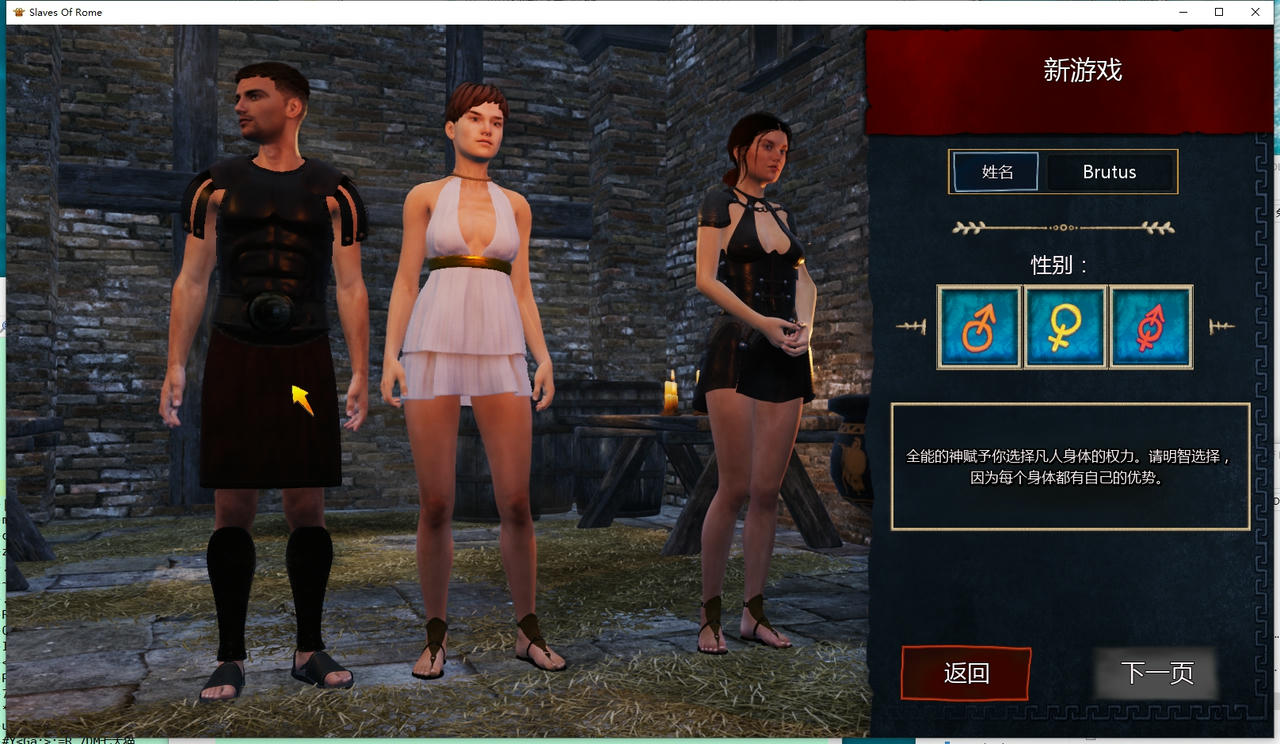1280x744 pixels.
Task: Select the orange male gender icon
Action: [978, 326]
